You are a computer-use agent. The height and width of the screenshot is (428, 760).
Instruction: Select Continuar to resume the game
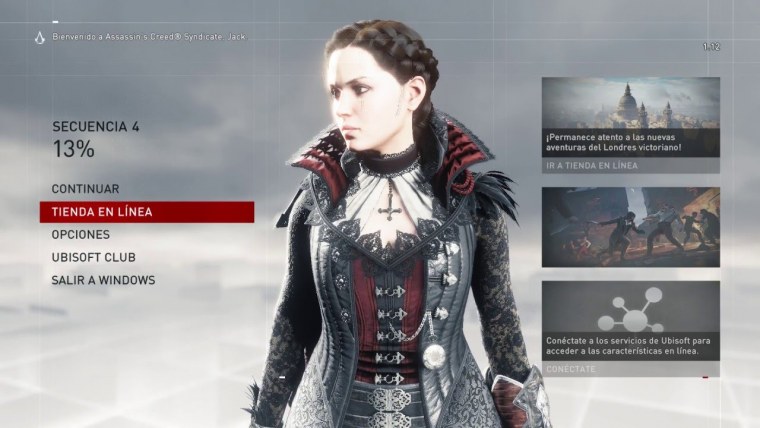[x=85, y=189]
